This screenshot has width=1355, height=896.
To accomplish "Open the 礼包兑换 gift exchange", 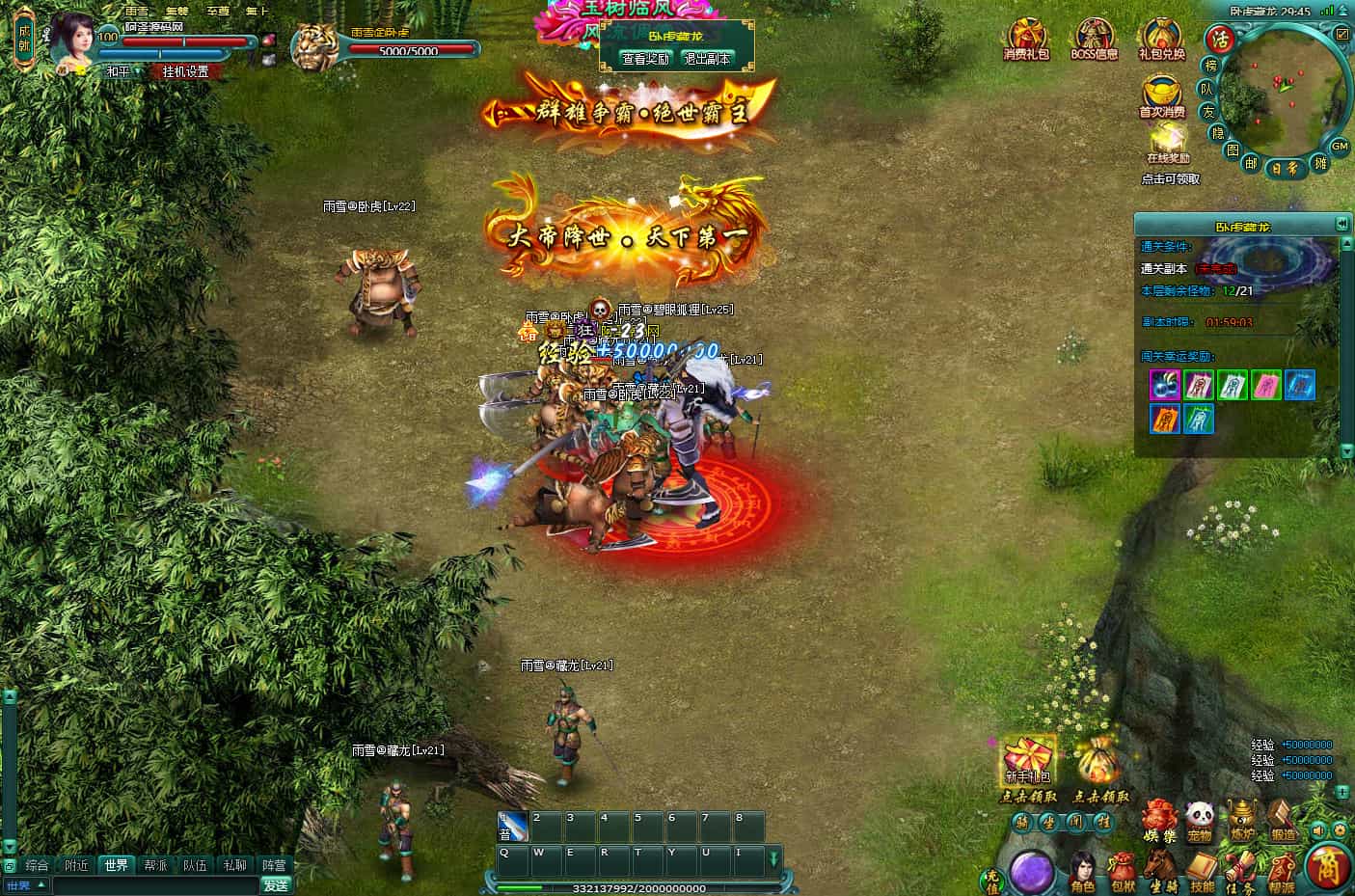I will click(x=1161, y=41).
